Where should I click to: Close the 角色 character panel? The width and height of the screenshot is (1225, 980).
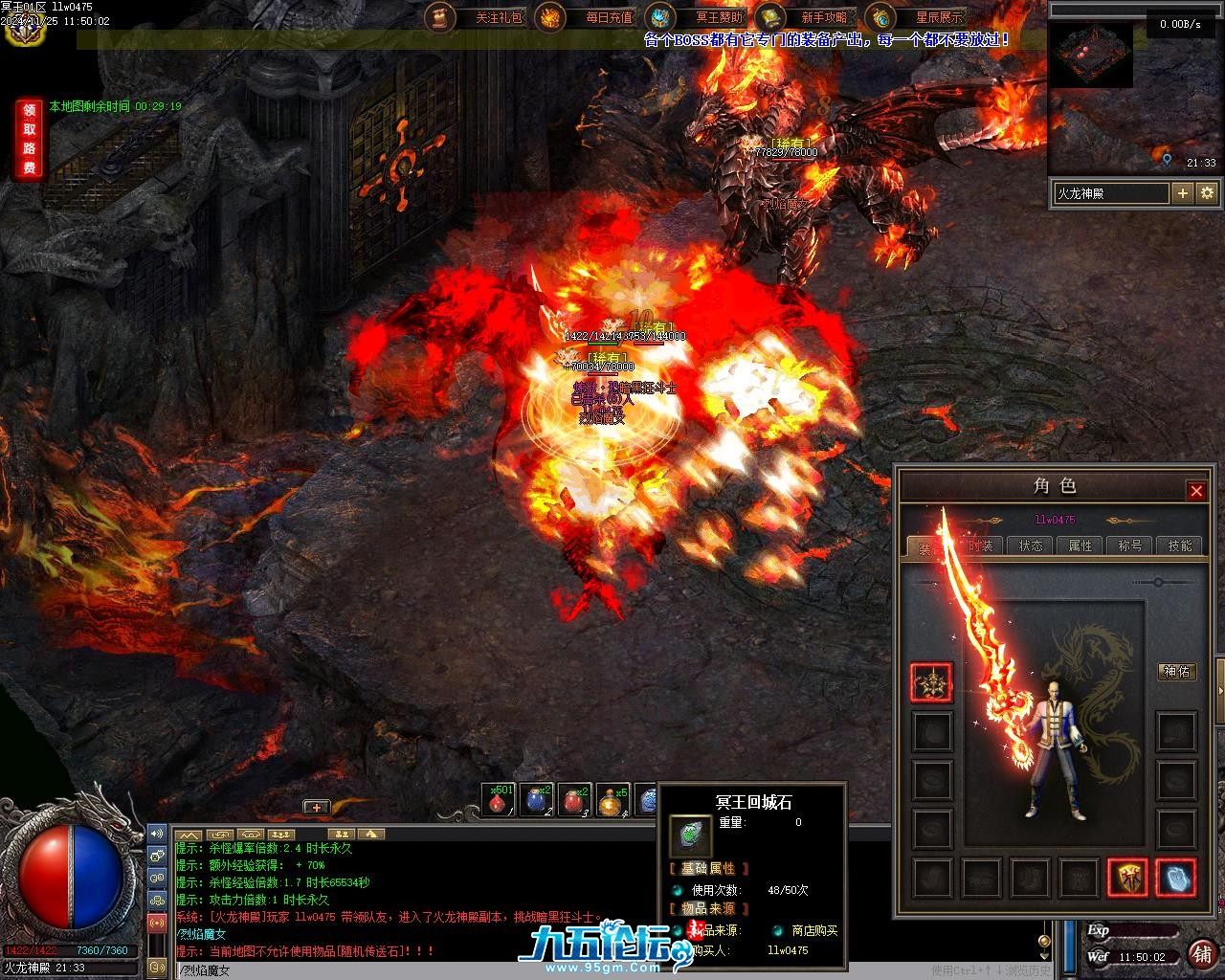click(1196, 491)
